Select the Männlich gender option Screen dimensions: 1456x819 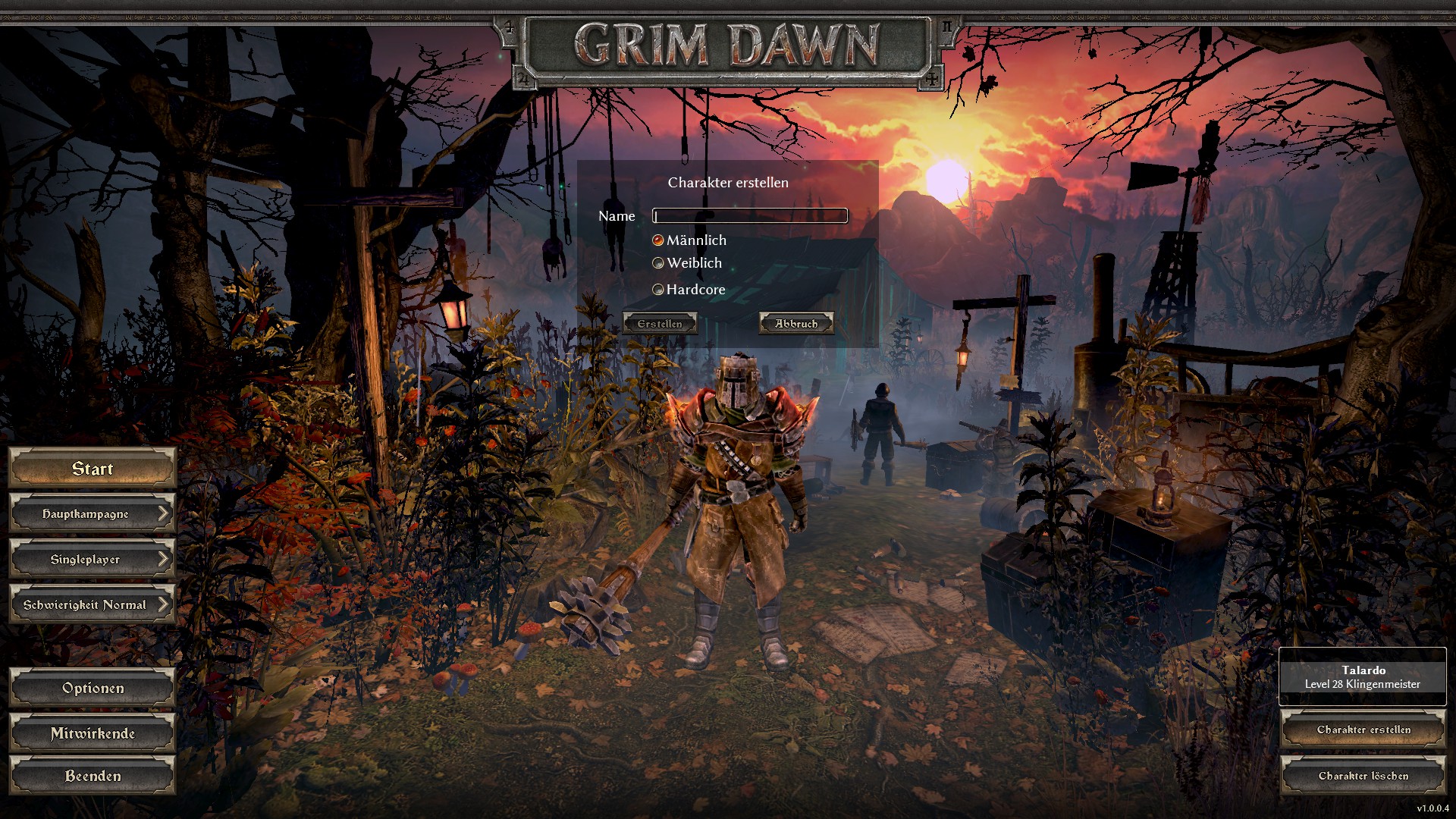(658, 240)
